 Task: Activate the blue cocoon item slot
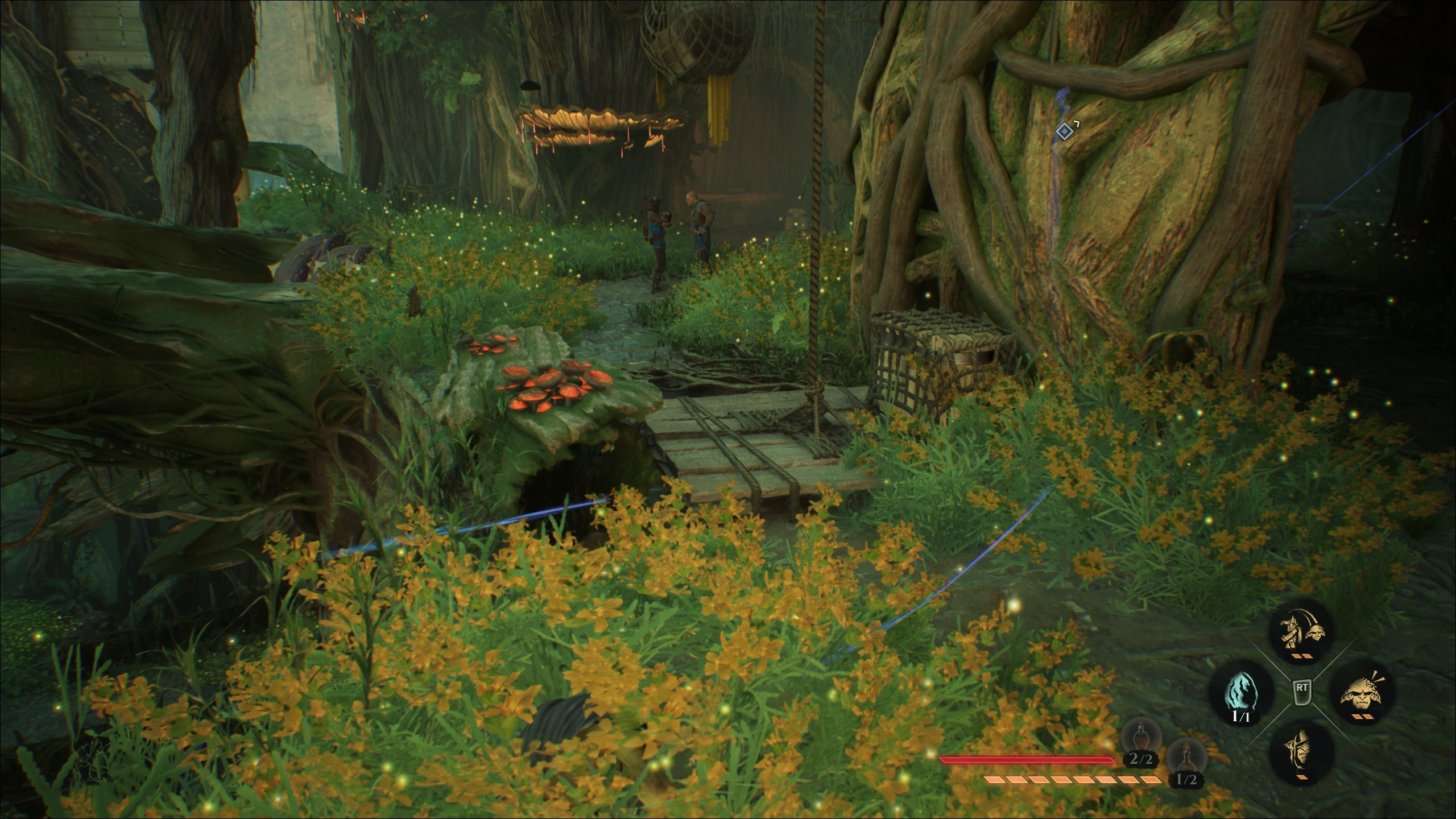(1240, 702)
